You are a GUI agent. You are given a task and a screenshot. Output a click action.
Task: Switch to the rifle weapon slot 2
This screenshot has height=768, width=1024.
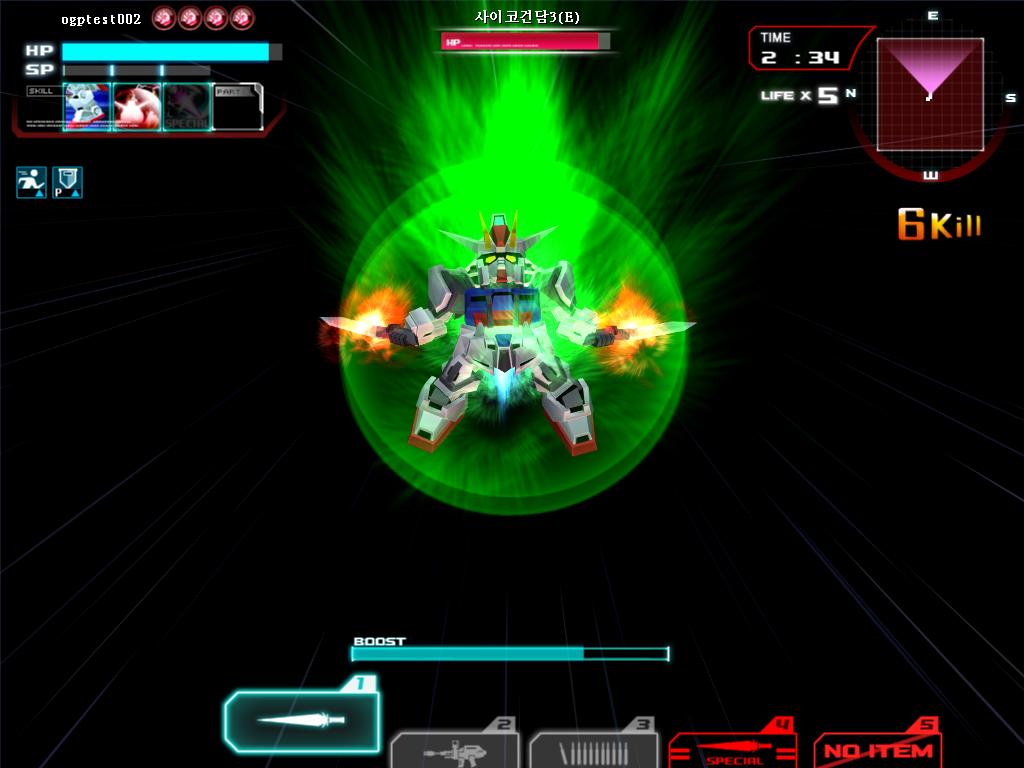453,750
